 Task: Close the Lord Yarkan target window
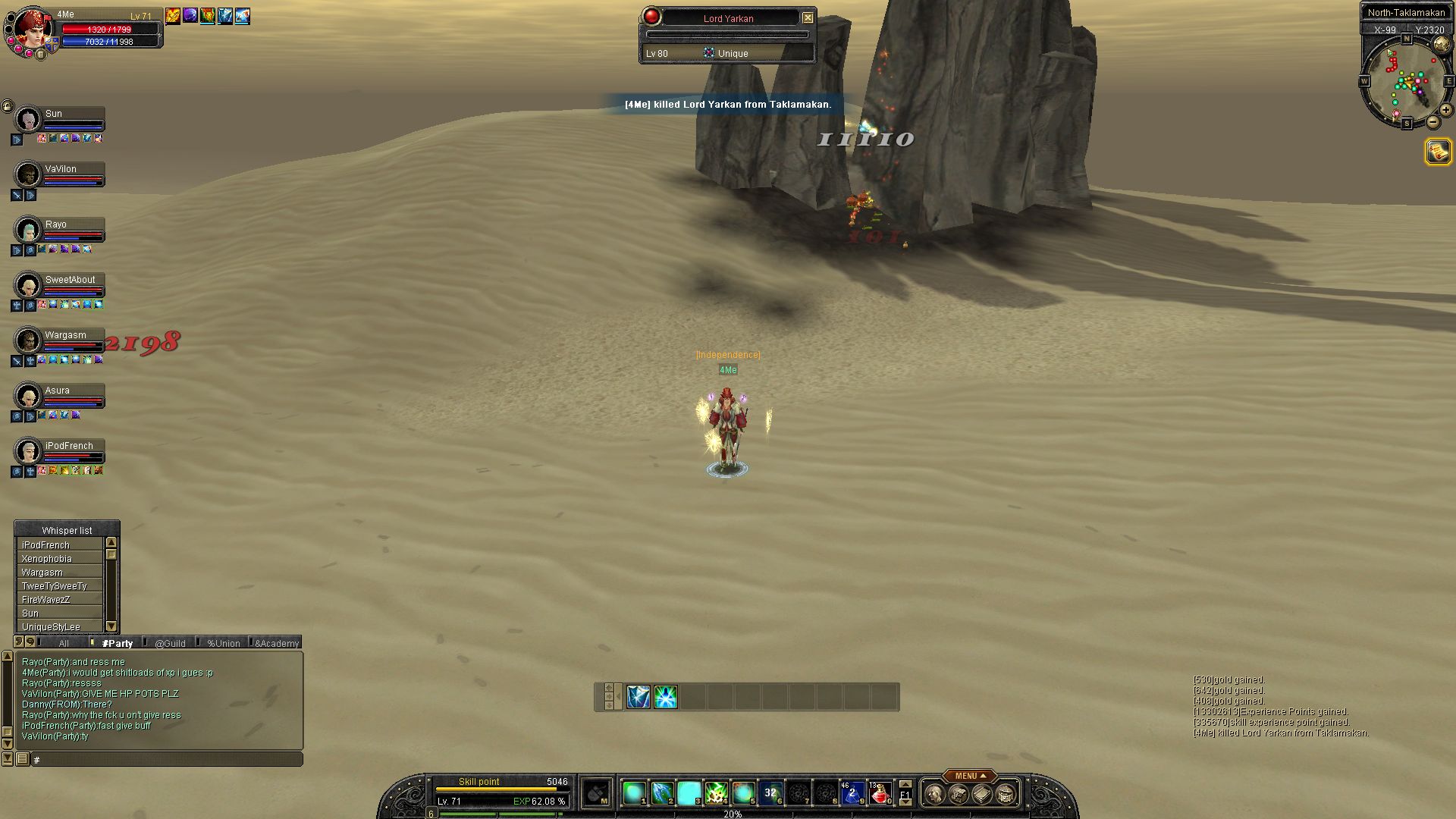pyautogui.click(x=808, y=17)
